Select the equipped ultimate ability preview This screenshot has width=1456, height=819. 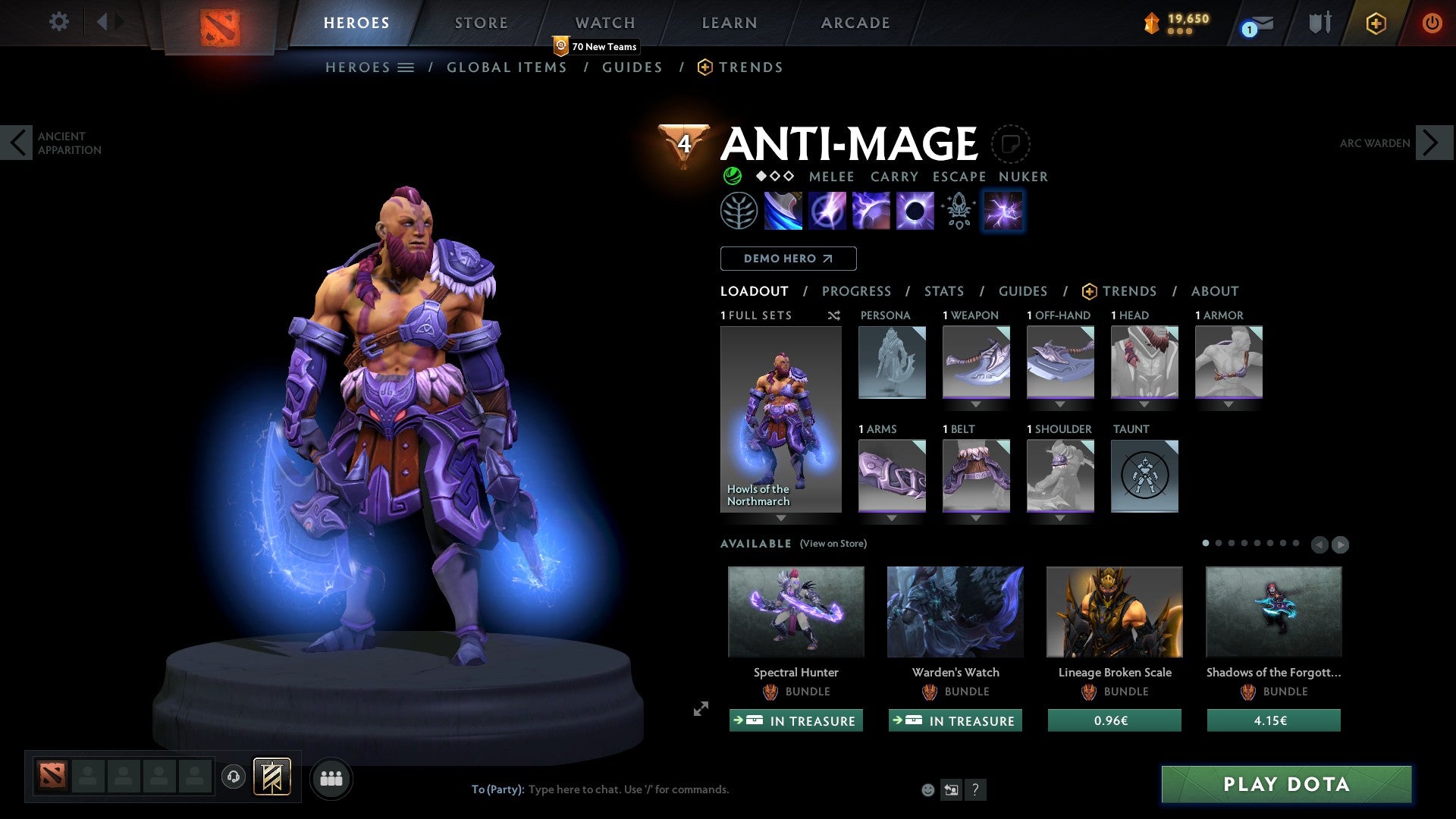1003,211
